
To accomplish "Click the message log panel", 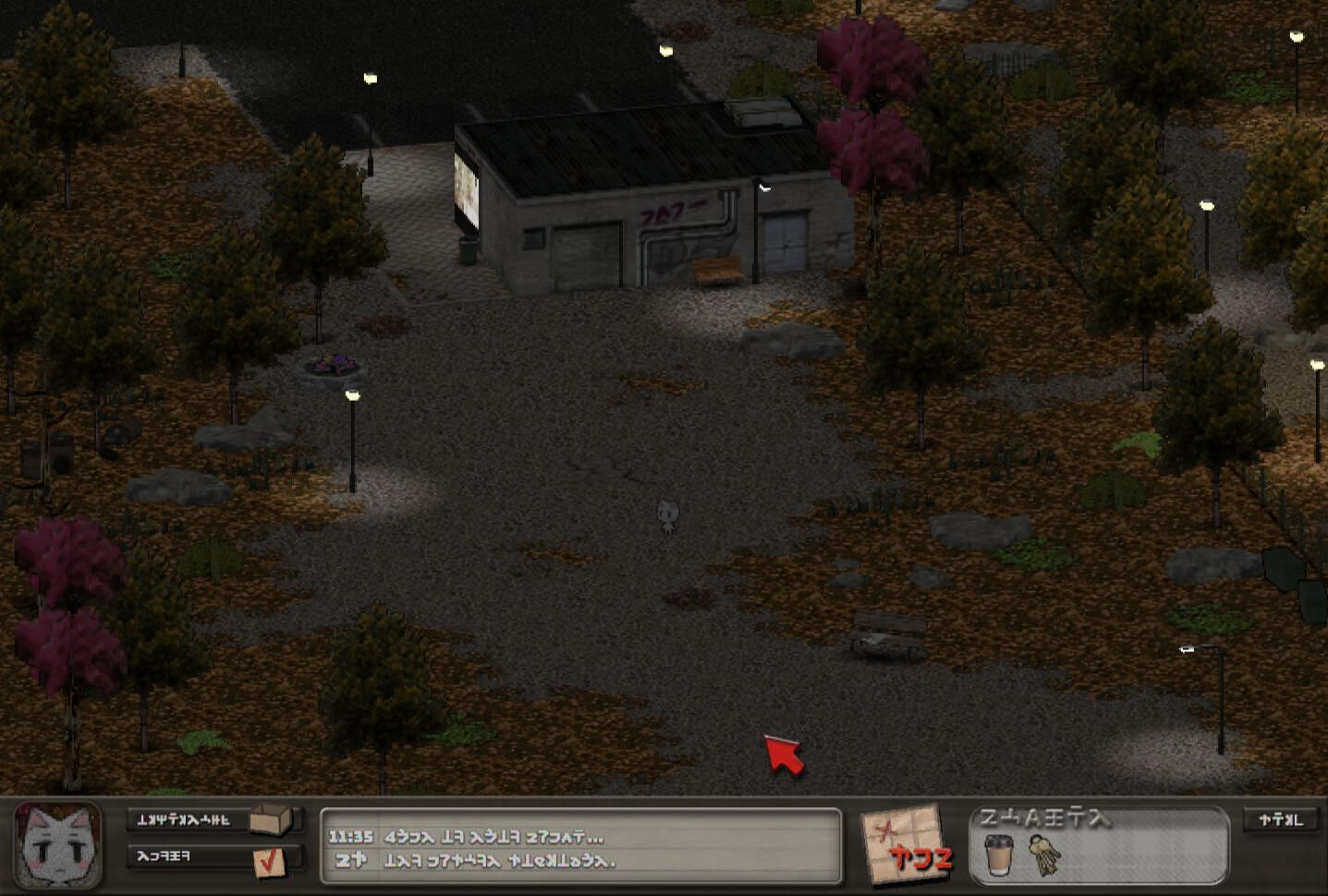I will 580,846.
